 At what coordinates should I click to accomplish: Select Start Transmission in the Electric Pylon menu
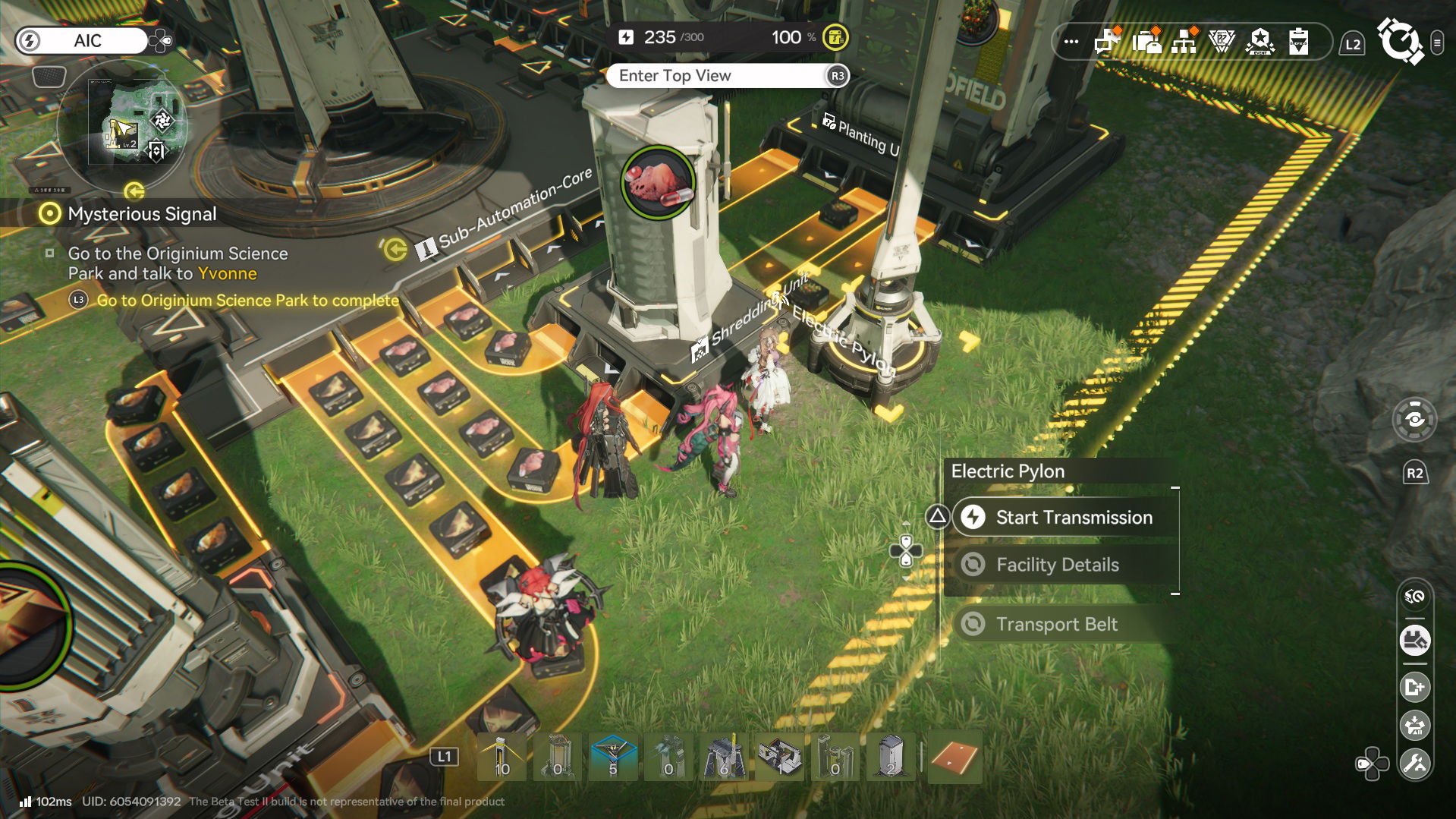(x=1074, y=517)
